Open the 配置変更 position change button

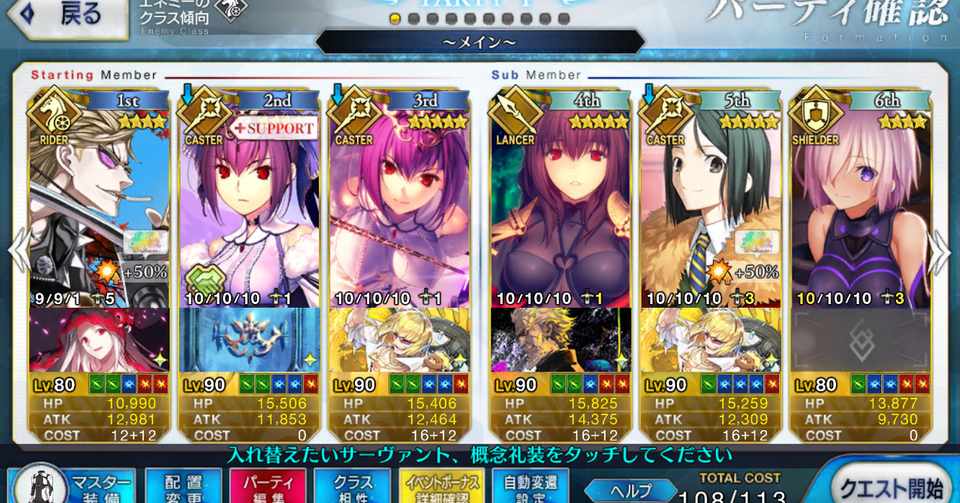coord(182,485)
